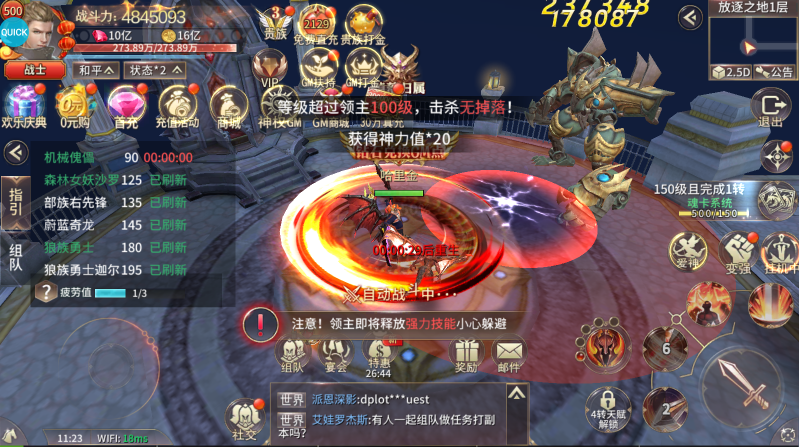Open the 邮件 mail icon
Screen dimensions: 800x447
point(510,355)
